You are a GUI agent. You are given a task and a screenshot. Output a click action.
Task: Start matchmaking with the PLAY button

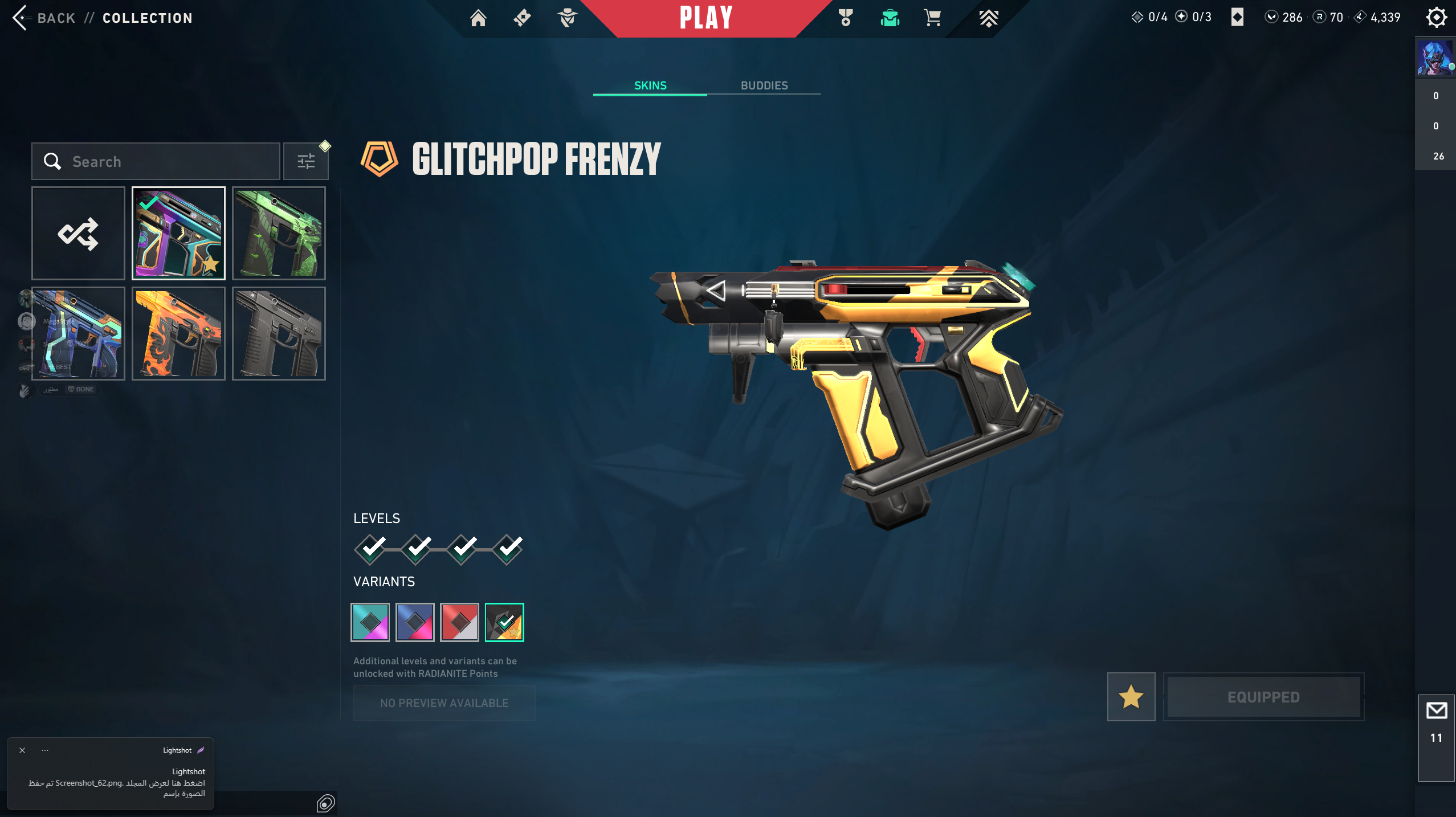pyautogui.click(x=705, y=18)
